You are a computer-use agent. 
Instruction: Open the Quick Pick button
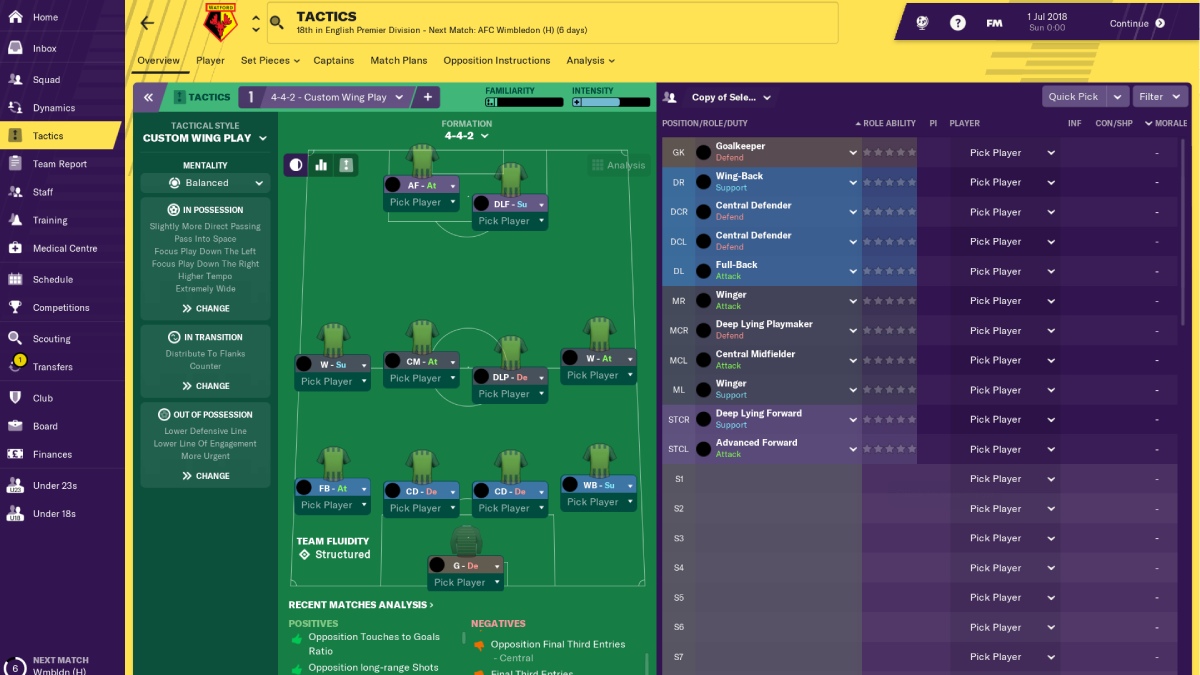point(1074,97)
